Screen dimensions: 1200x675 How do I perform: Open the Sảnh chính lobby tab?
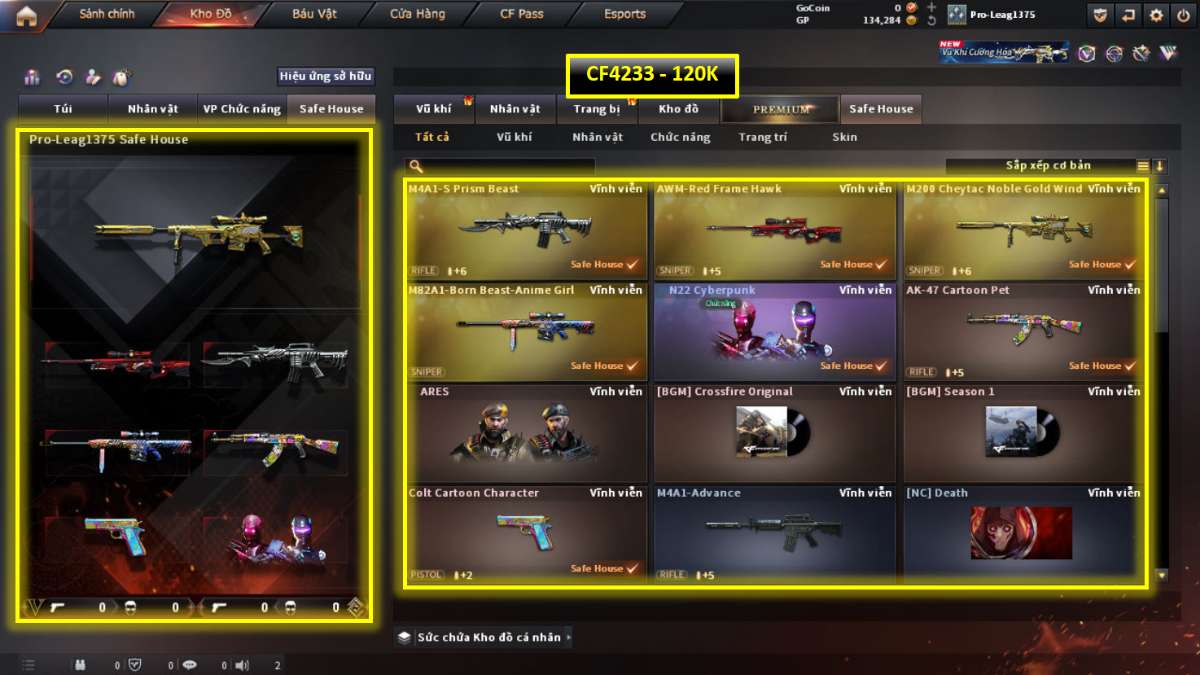click(x=107, y=15)
